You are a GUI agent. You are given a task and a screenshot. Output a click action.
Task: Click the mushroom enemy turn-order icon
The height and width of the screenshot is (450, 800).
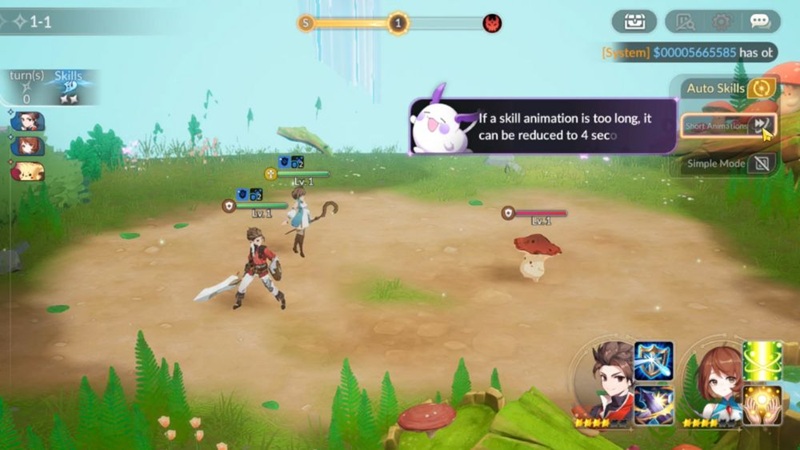pyautogui.click(x=28, y=171)
